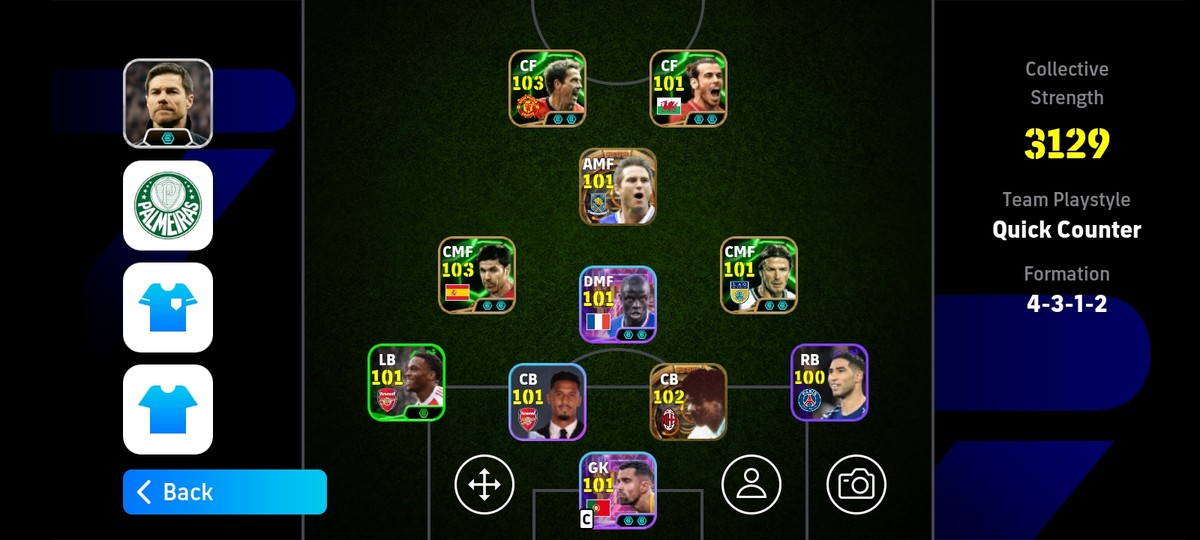Select the 101-rated CF card with Wales flag
The width and height of the screenshot is (1200, 540).
688,88
